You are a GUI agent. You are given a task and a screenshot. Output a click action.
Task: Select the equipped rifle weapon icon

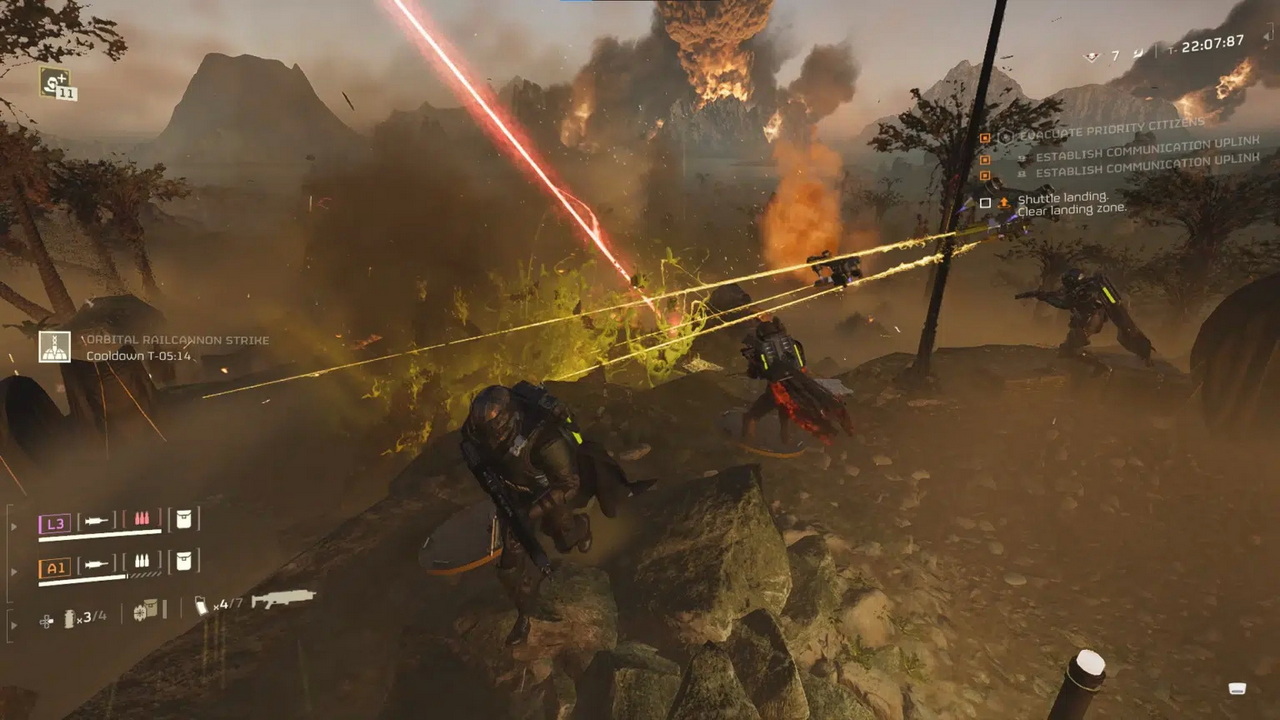(283, 599)
